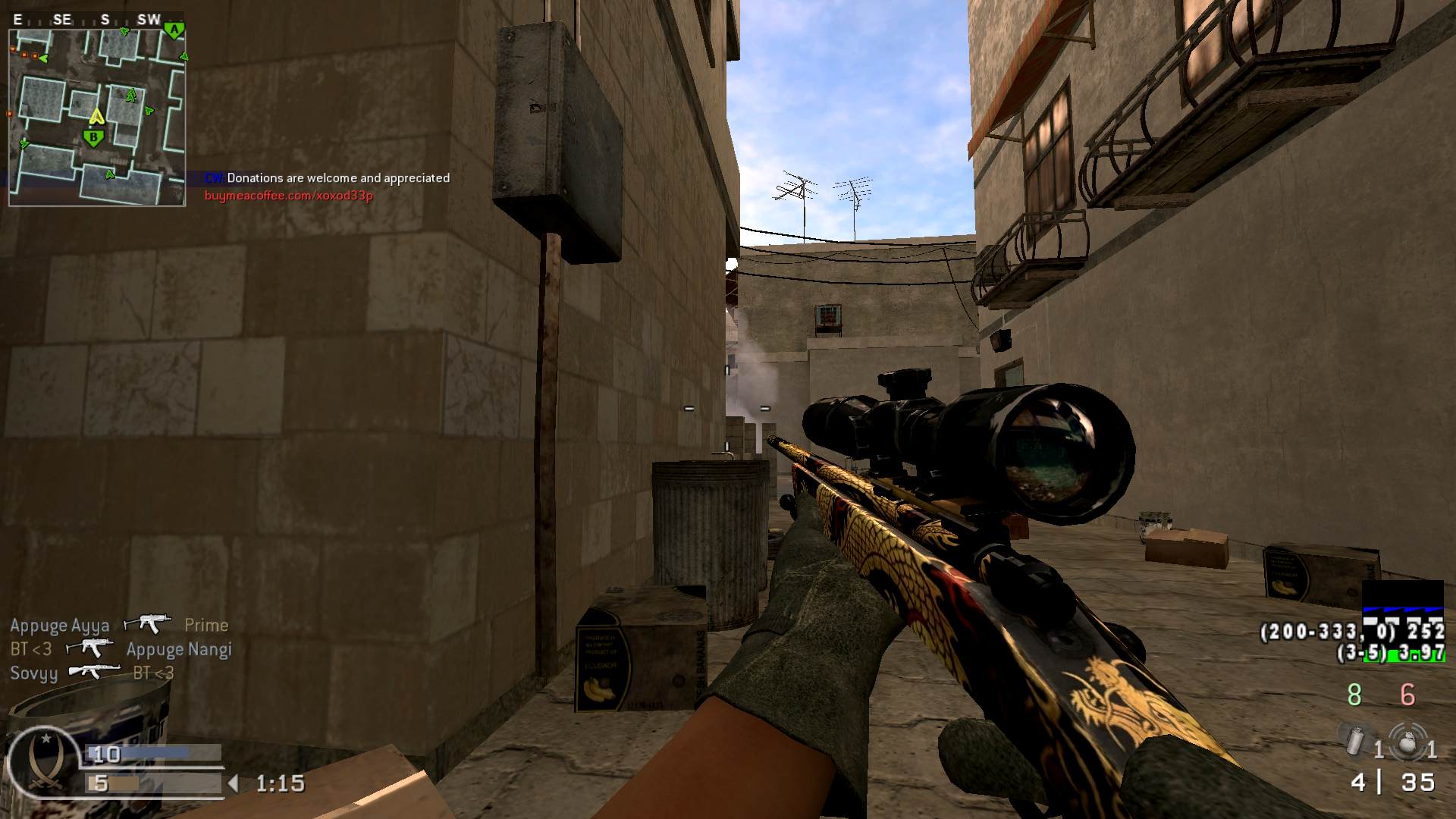Screen dimensions: 1456x819
Task: Click the faction emblem beside the health bar
Action: 43,761
